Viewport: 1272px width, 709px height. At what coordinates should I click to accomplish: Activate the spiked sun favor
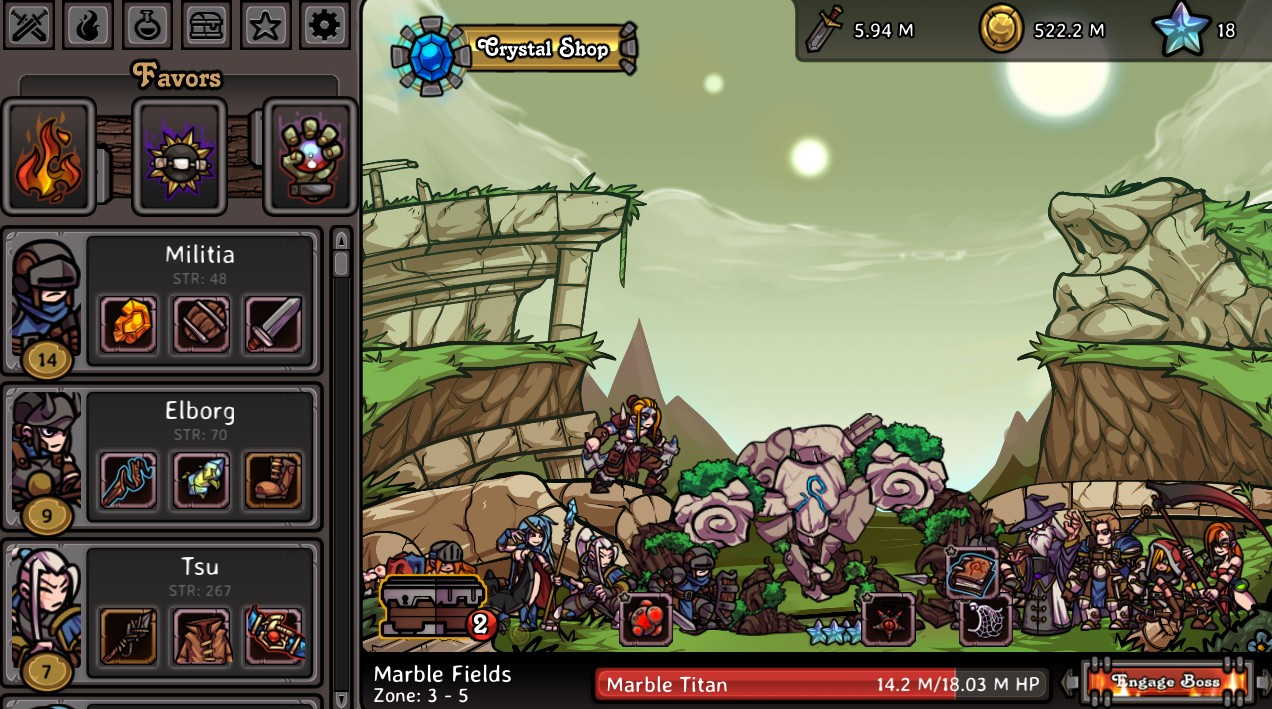(180, 156)
